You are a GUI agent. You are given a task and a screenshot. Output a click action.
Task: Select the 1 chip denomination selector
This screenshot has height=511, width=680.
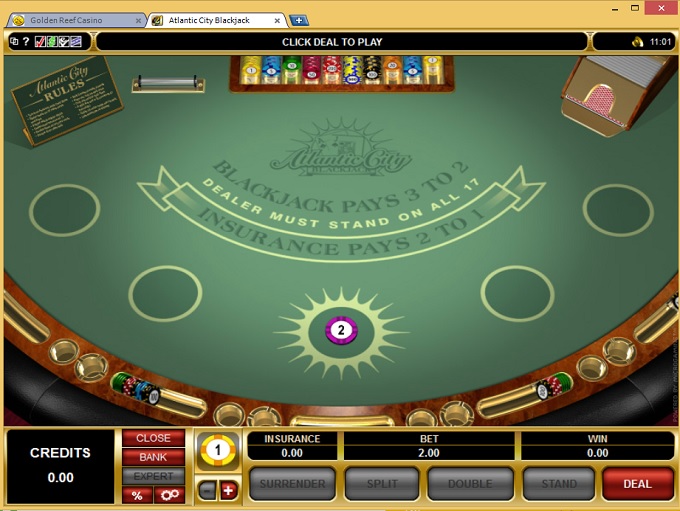coord(217,452)
